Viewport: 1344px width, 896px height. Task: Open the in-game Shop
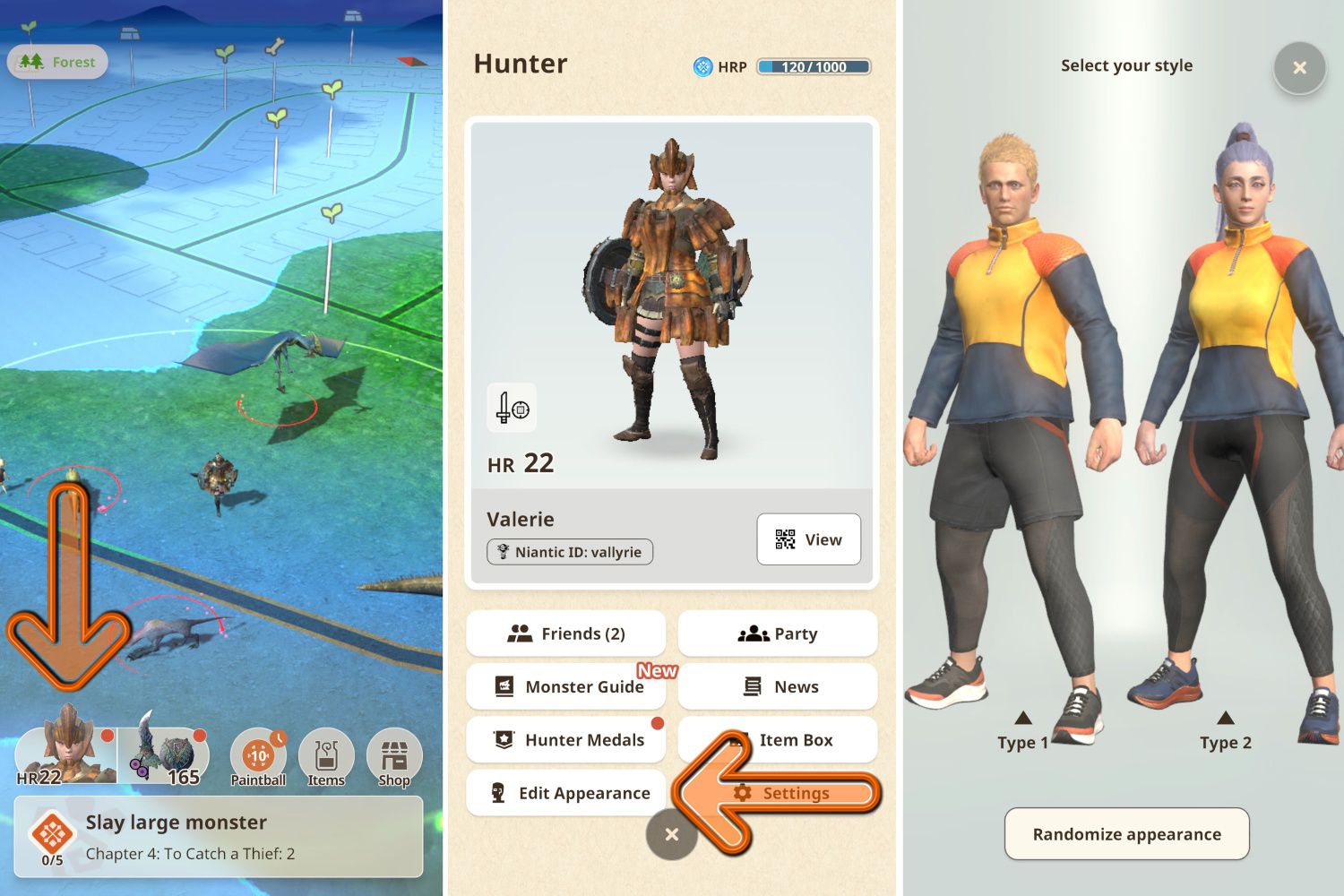pos(393,757)
